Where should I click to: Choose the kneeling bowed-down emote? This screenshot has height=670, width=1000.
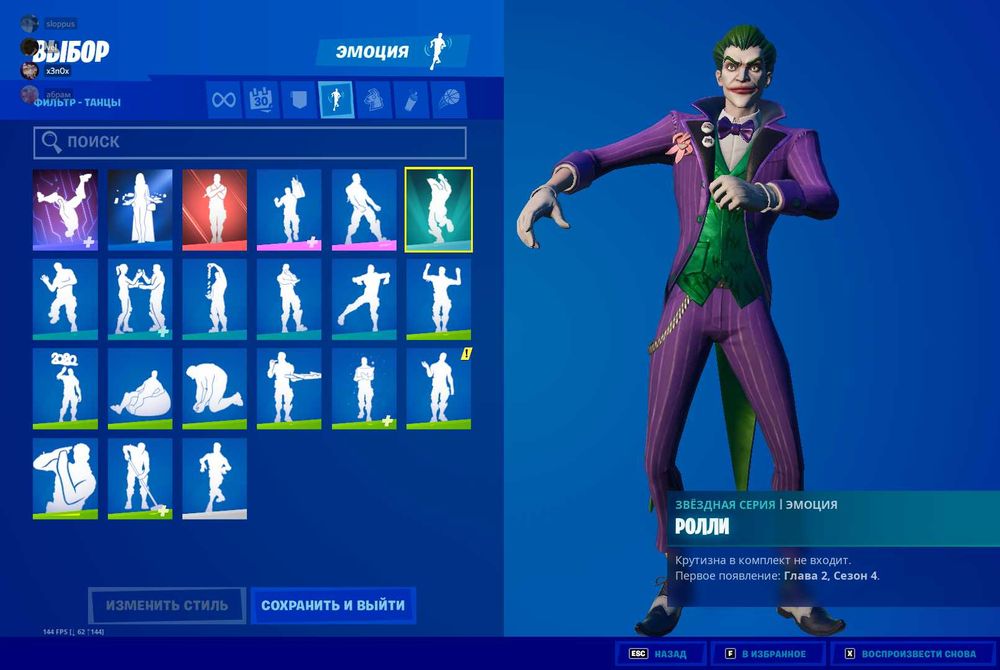pos(214,389)
